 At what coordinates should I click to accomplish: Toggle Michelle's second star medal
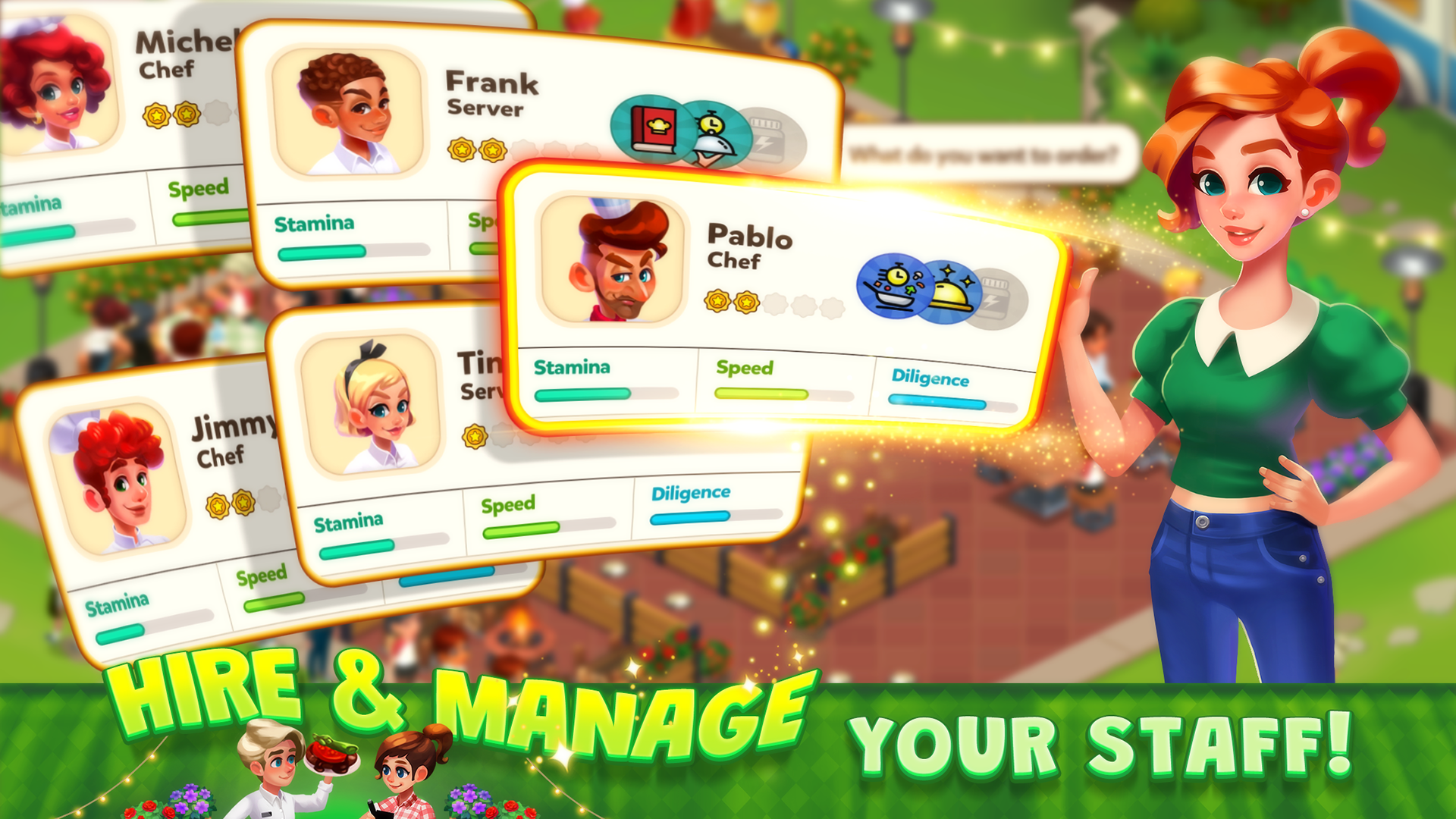pyautogui.click(x=187, y=115)
